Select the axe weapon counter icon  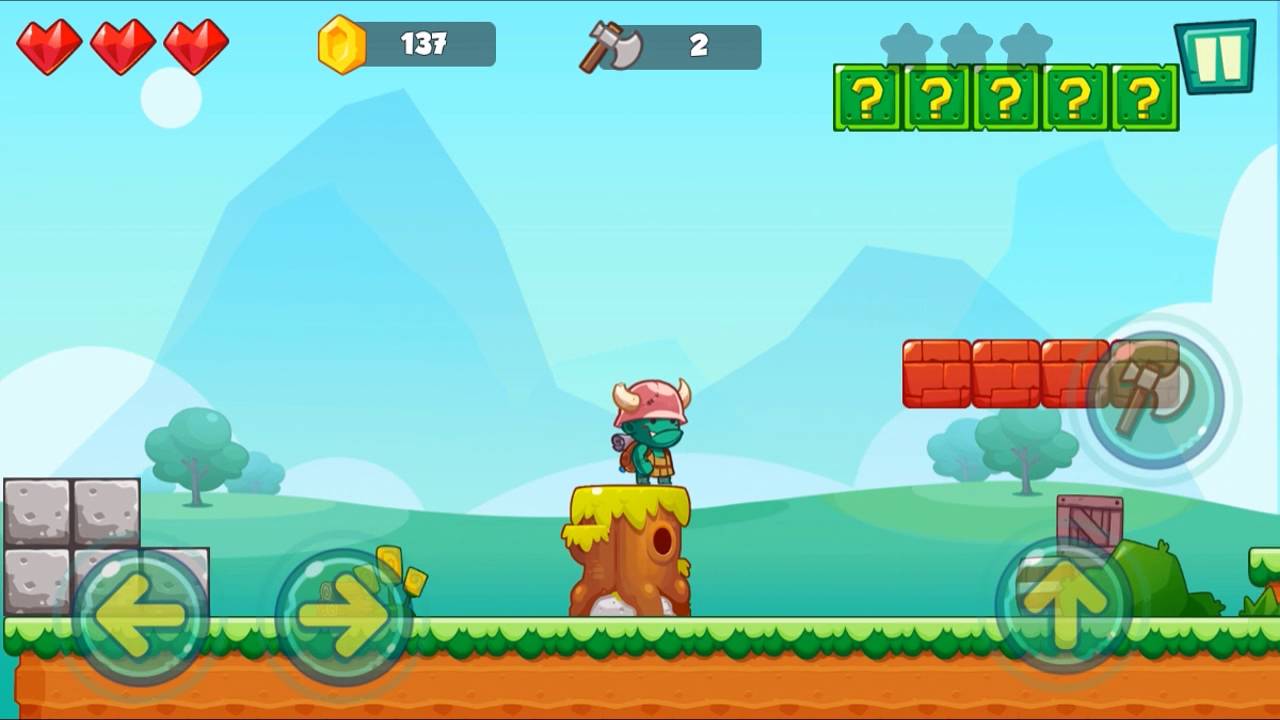[610, 45]
